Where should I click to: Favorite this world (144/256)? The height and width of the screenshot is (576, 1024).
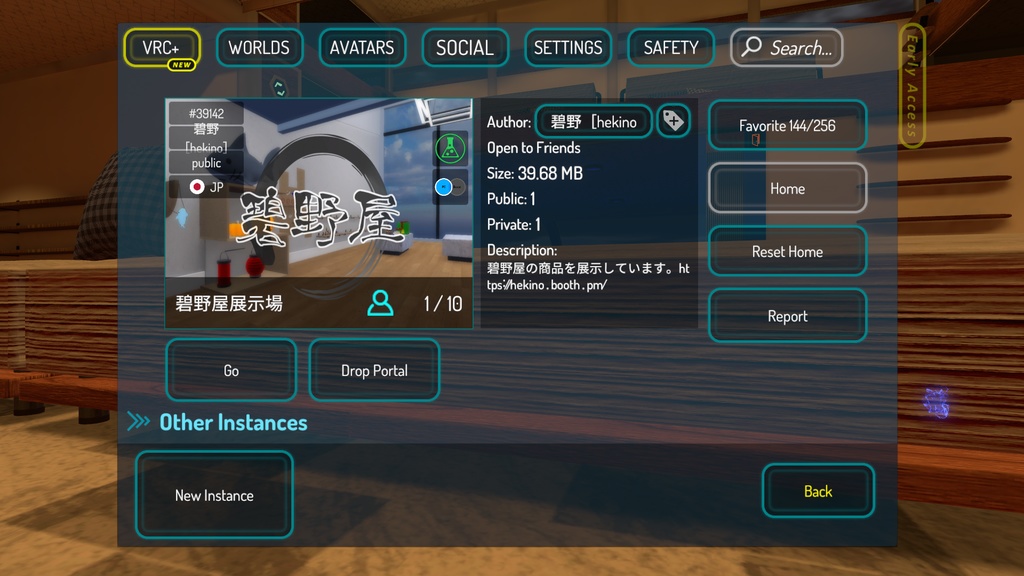click(x=787, y=126)
